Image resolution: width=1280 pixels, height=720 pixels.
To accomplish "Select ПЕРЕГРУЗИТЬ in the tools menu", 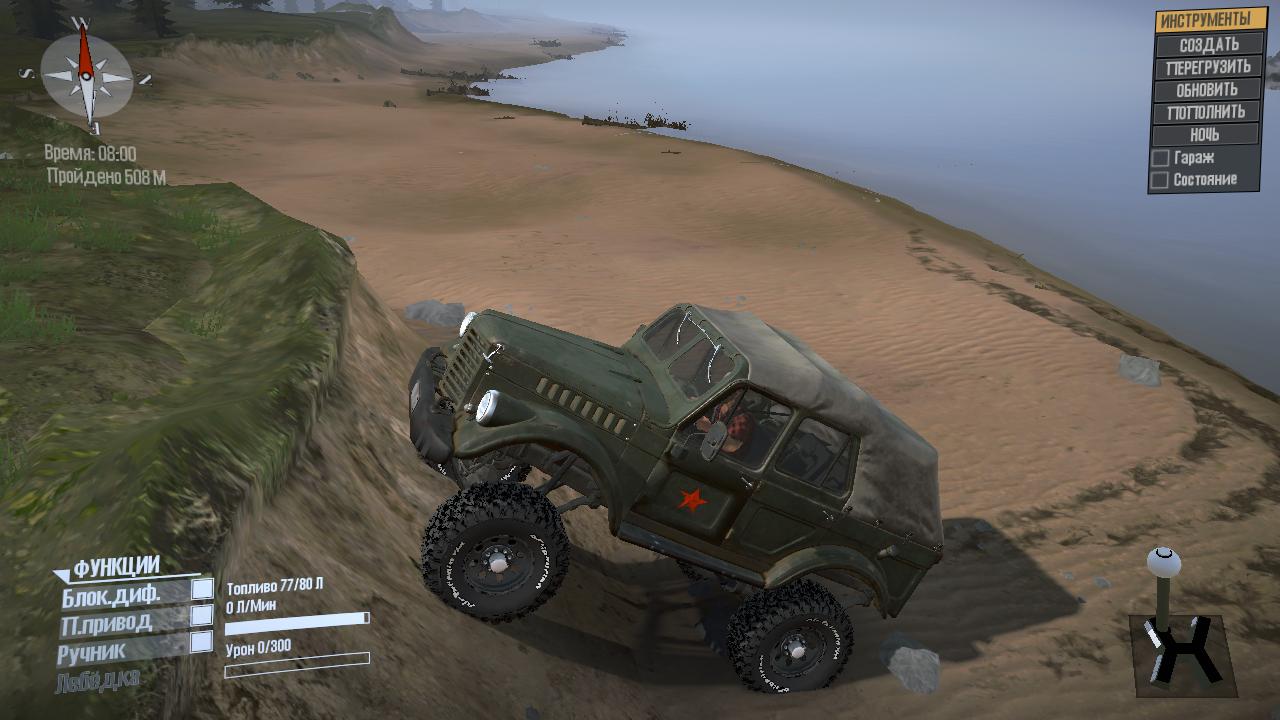I will point(1208,67).
